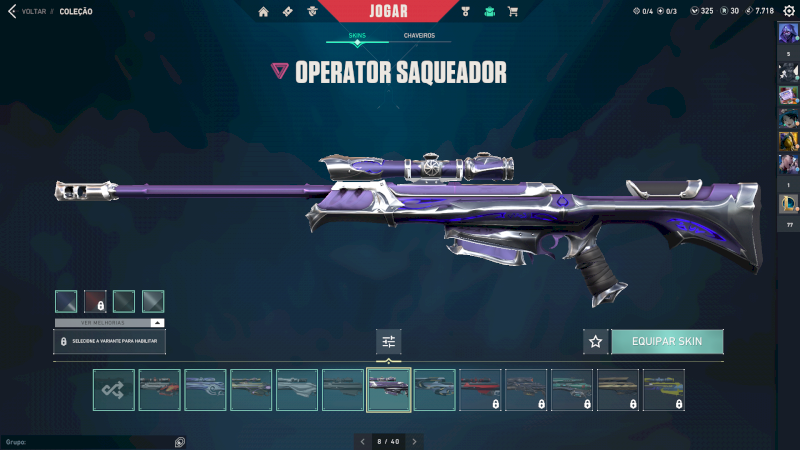Open the settings gear
The height and width of the screenshot is (450, 800).
coord(789,11)
